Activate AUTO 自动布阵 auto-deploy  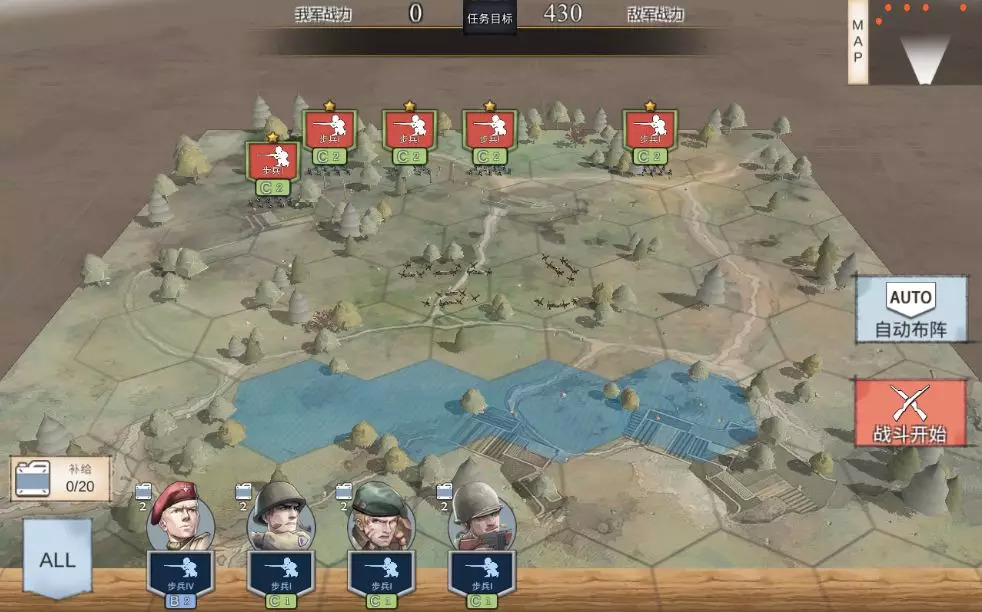click(x=910, y=311)
